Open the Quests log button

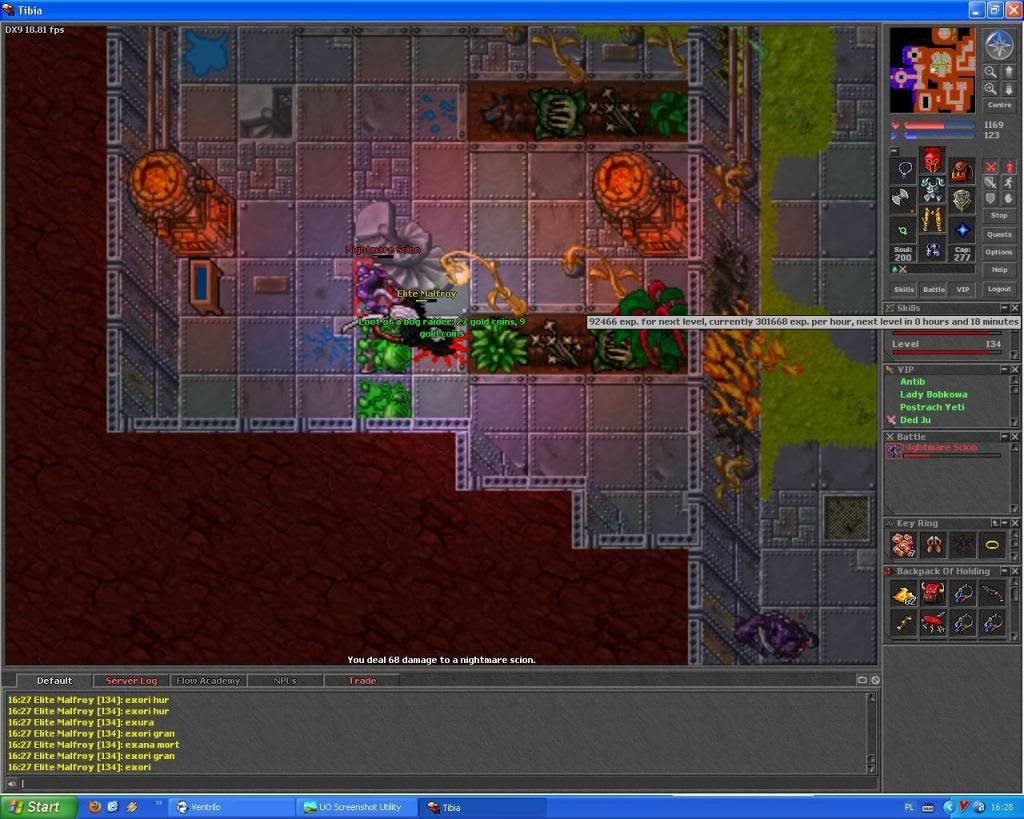998,234
